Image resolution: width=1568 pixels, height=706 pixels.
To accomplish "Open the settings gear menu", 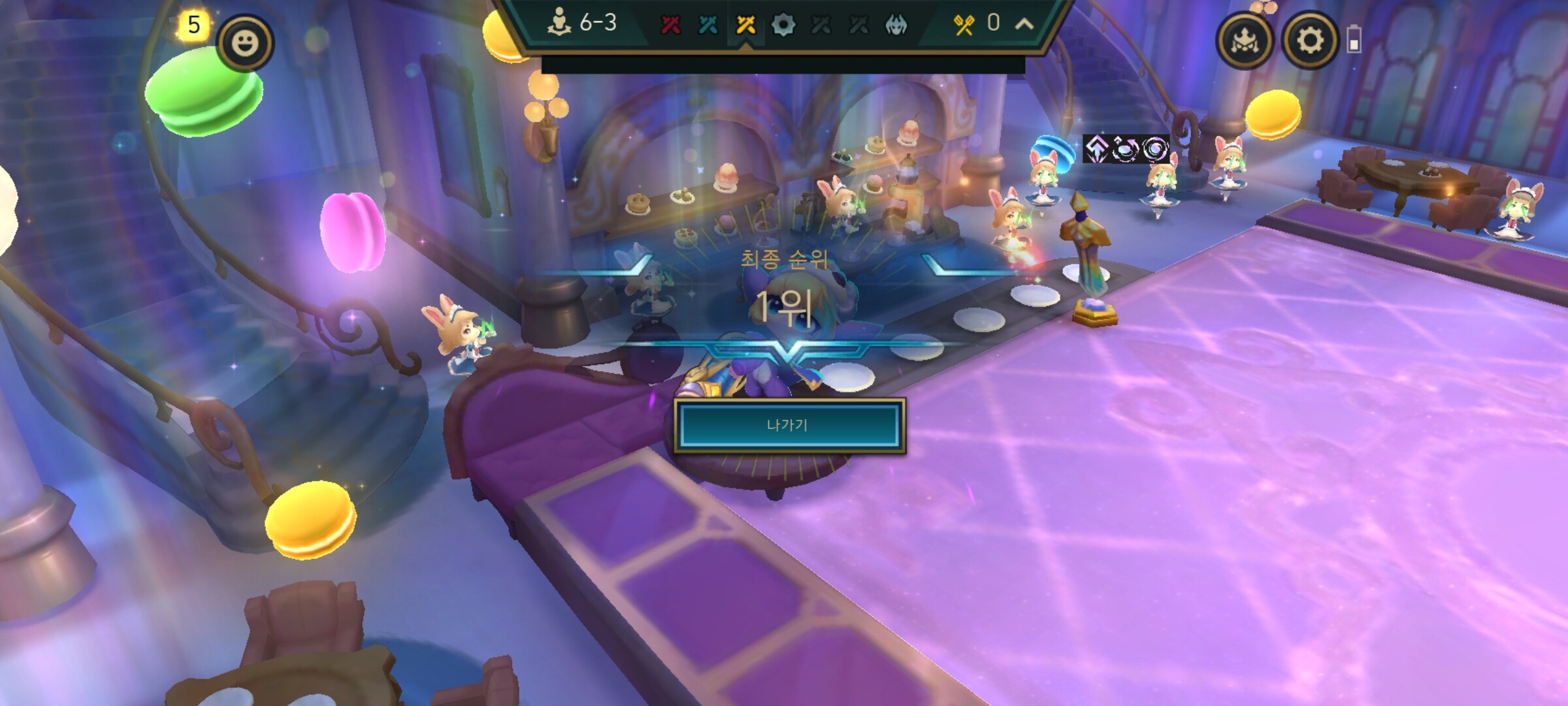I will pyautogui.click(x=1309, y=41).
